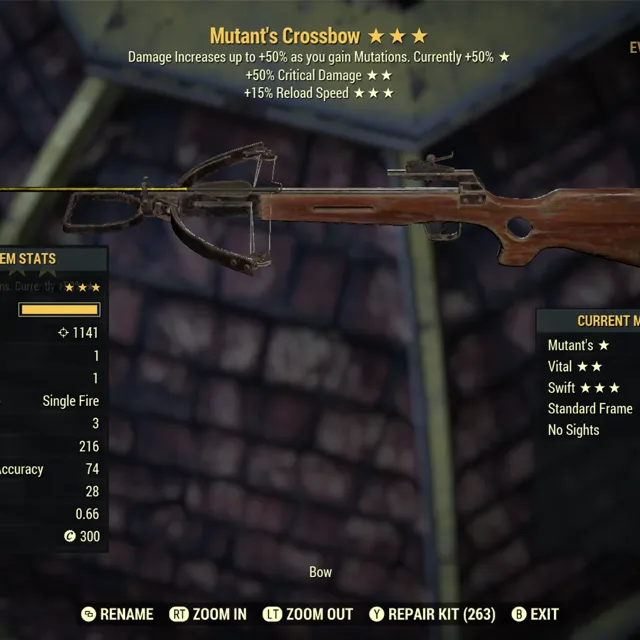Image resolution: width=640 pixels, height=640 pixels.
Task: Exit the weapon inspect view
Action: pyautogui.click(x=535, y=614)
